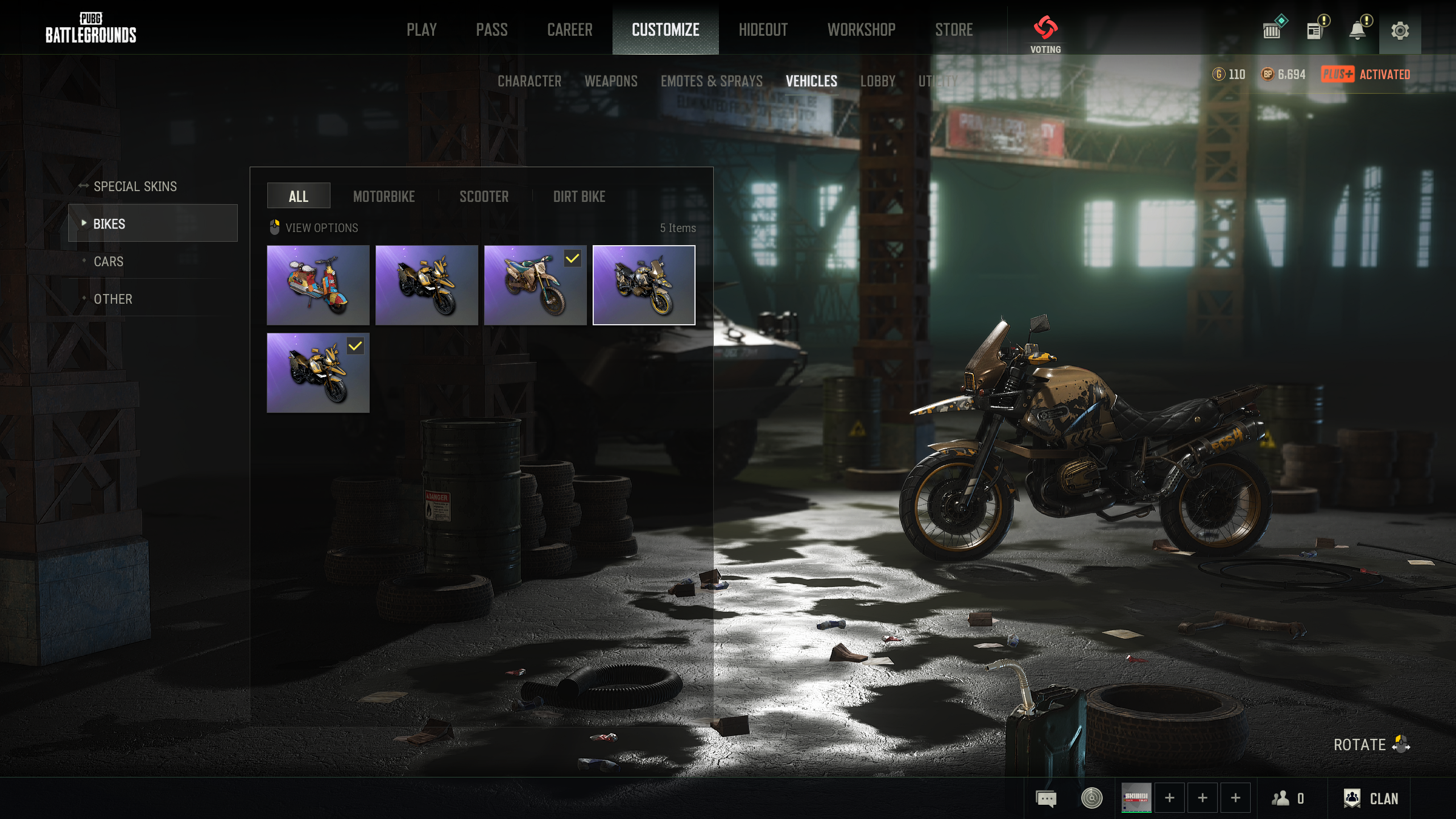Open the CLAN panel
Image resolution: width=1456 pixels, height=819 pixels.
[1371, 799]
